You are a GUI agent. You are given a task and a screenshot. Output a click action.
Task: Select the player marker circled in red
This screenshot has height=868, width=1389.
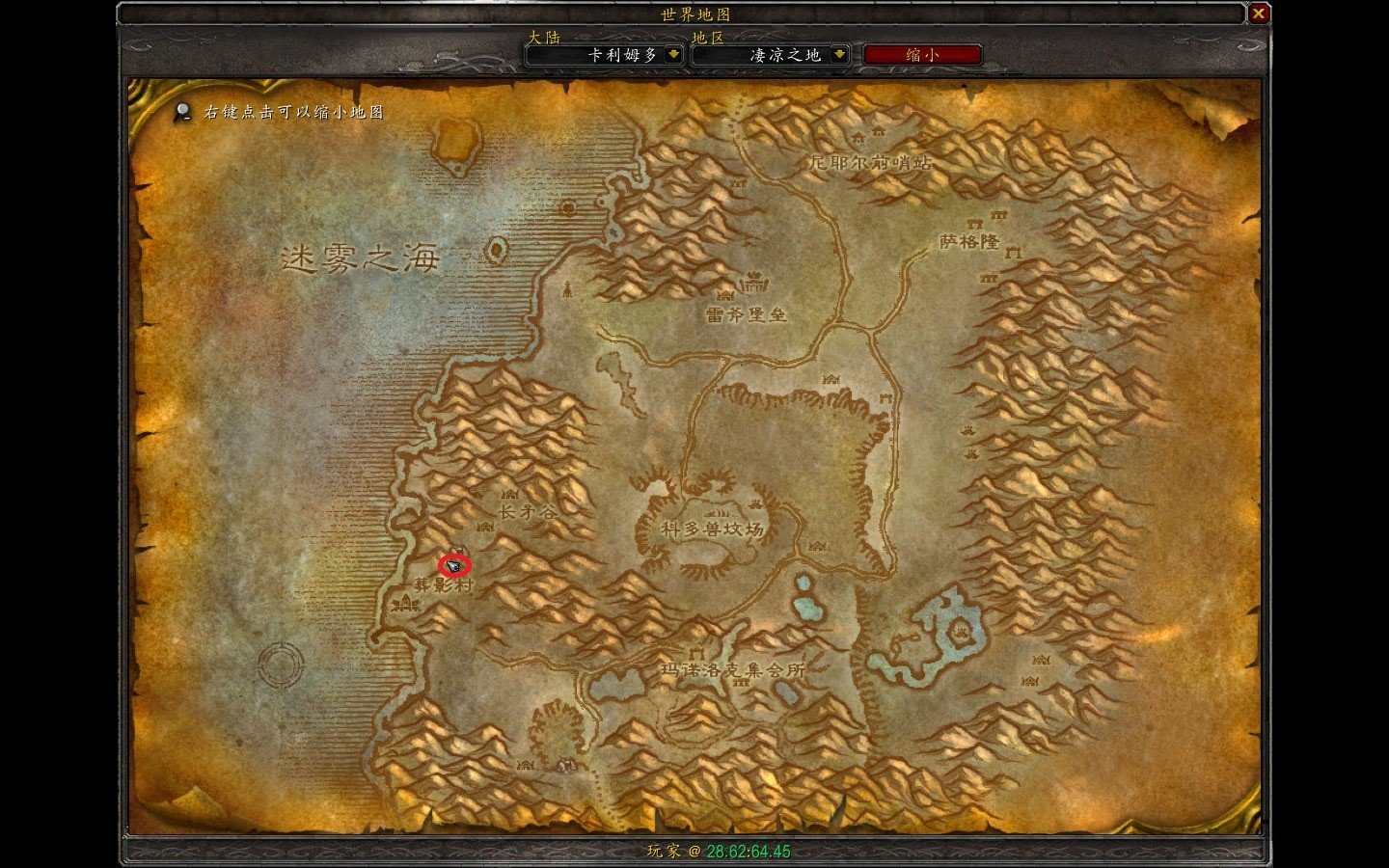click(x=454, y=565)
